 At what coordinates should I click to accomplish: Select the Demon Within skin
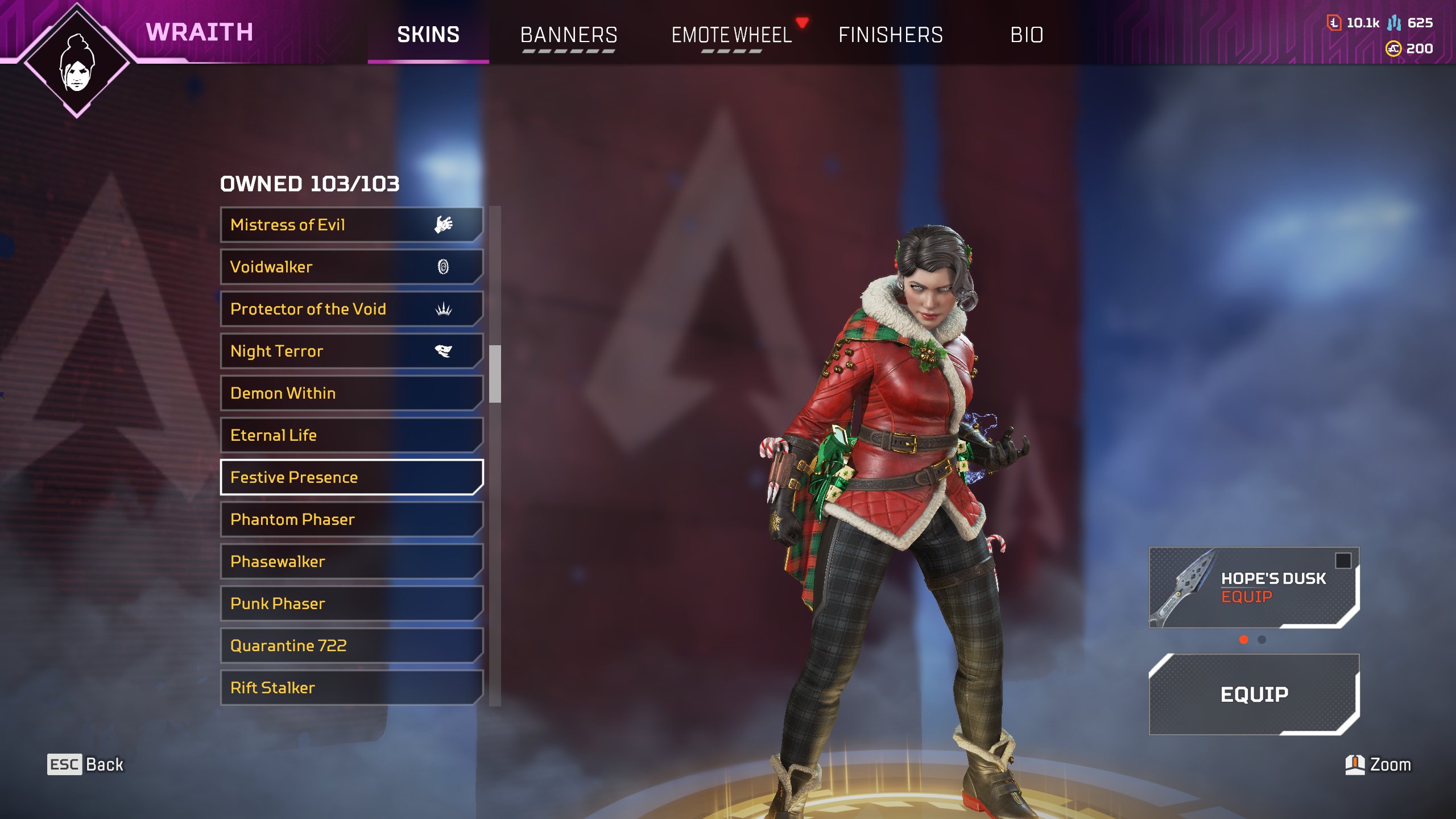point(351,393)
